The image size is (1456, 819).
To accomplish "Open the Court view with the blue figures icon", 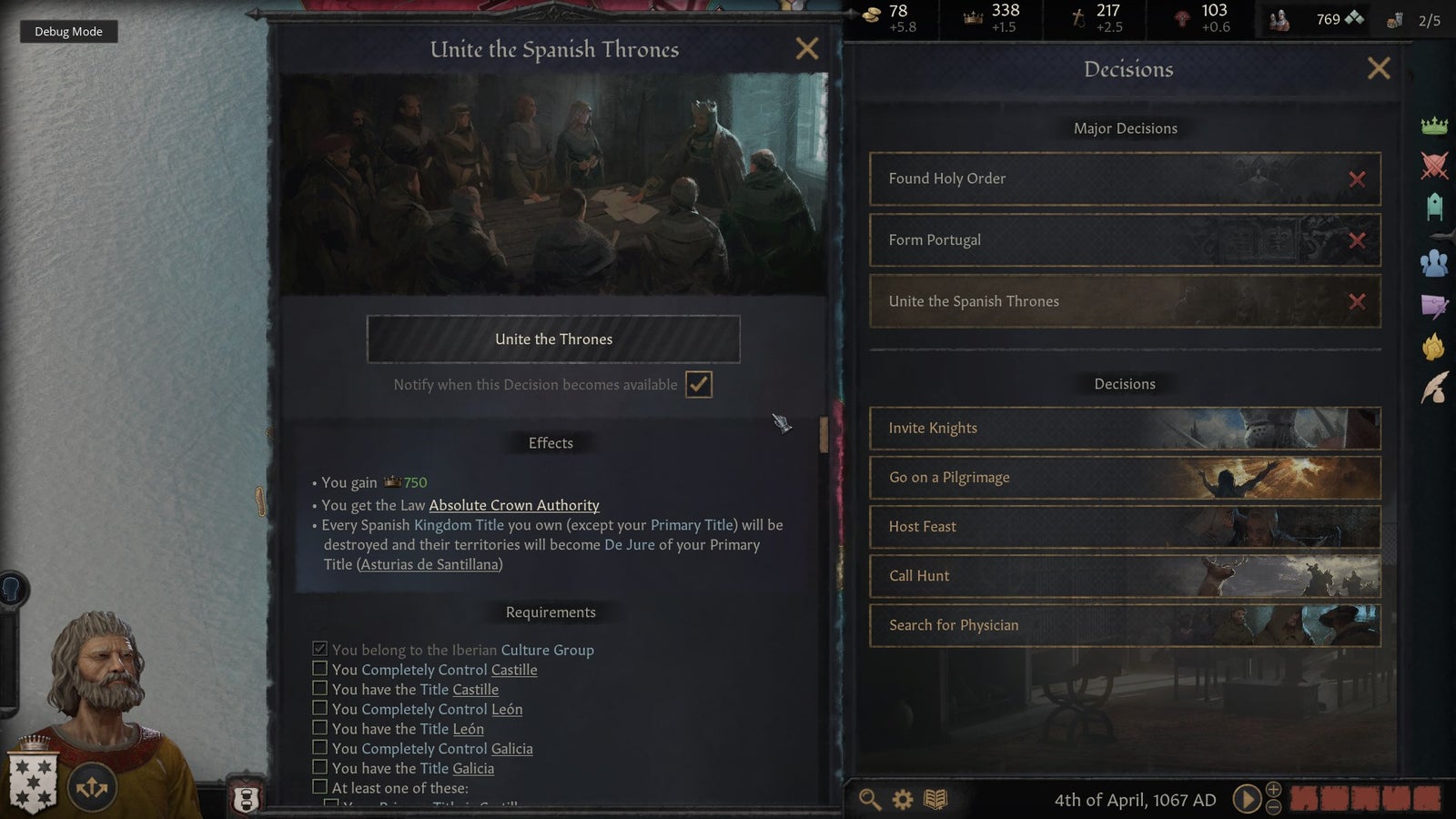I will coord(1436,264).
